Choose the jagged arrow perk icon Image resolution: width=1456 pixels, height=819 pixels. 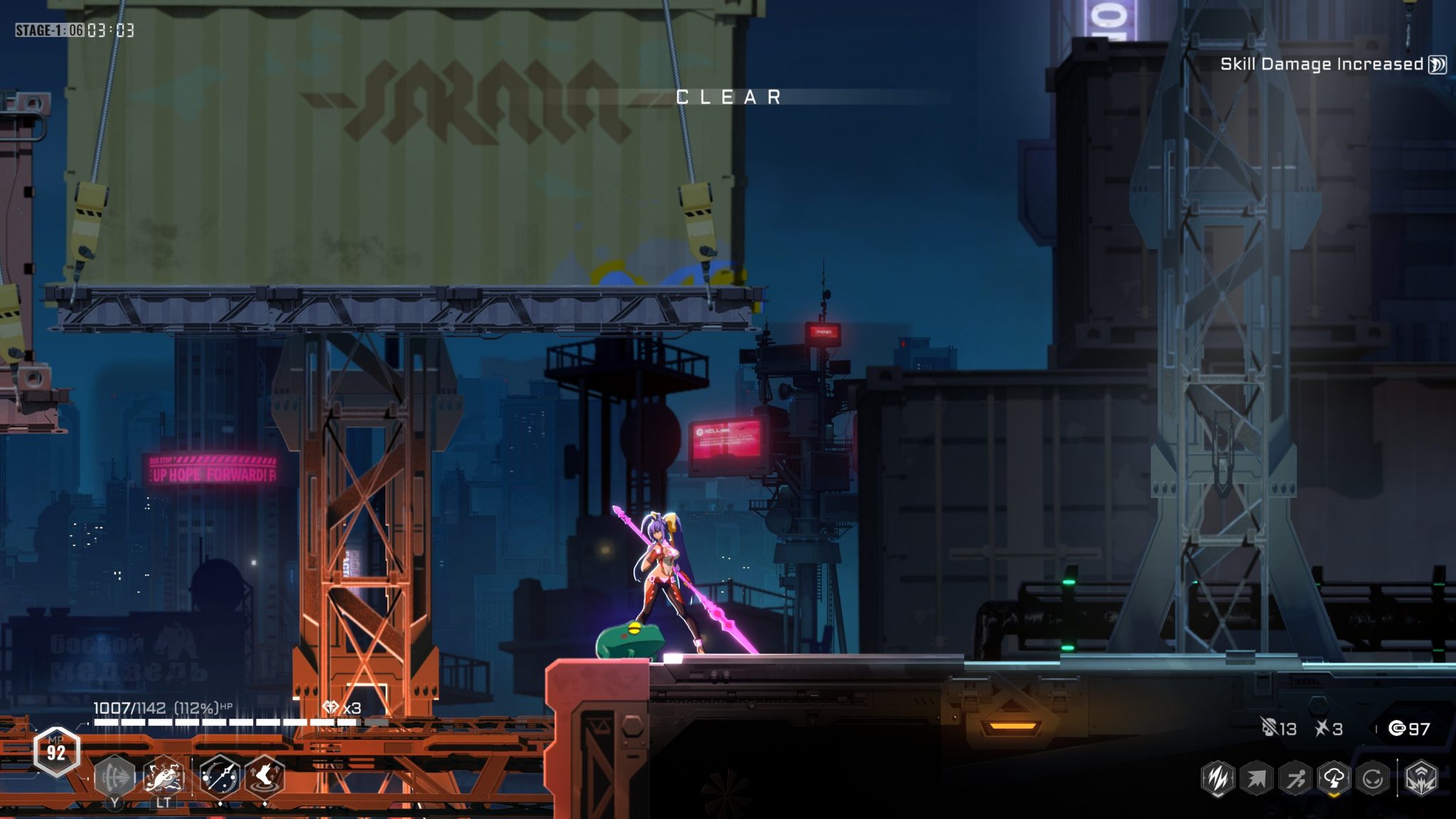(1256, 778)
